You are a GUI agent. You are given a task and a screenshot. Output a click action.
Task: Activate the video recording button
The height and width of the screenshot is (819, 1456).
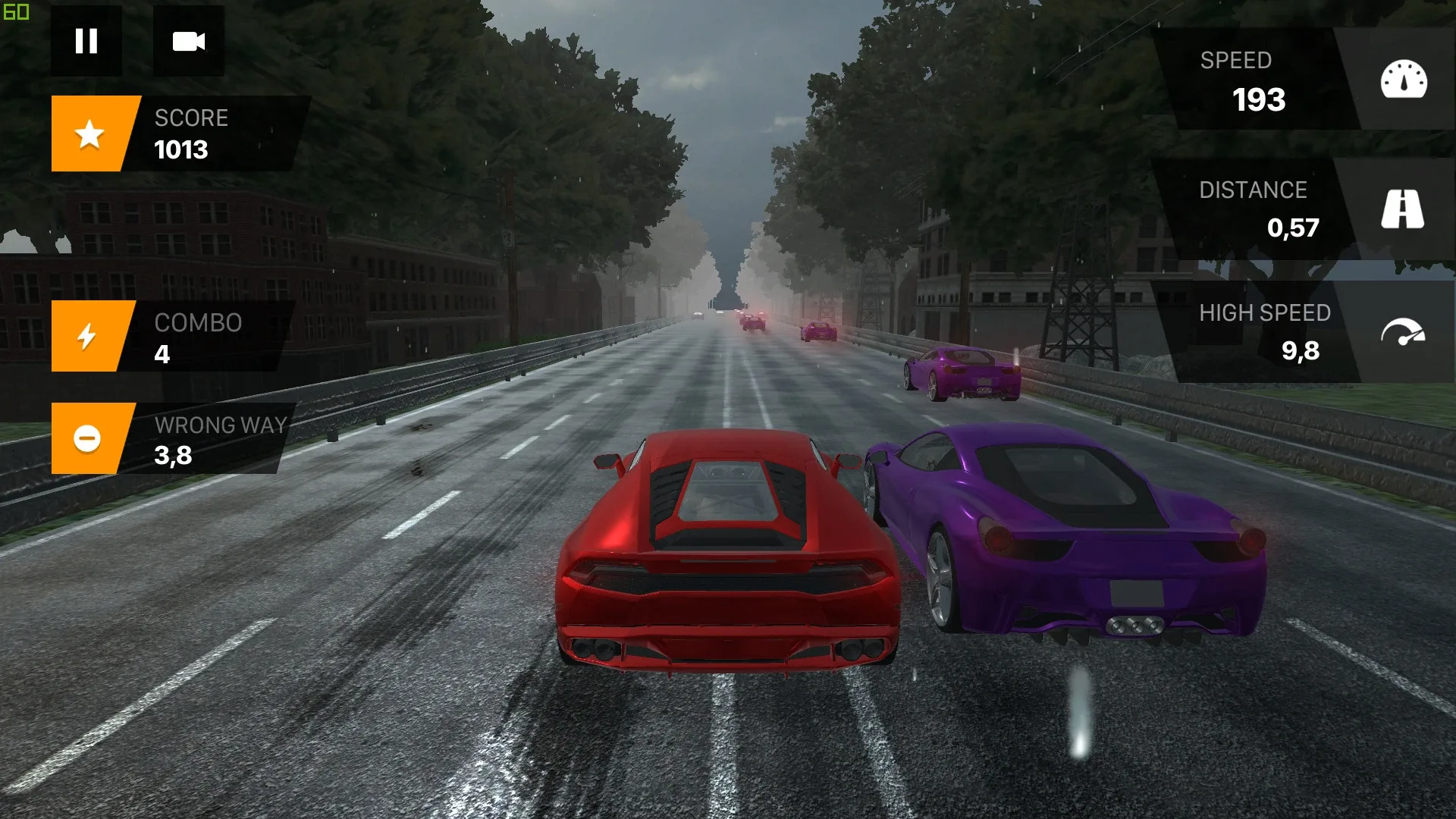click(189, 42)
